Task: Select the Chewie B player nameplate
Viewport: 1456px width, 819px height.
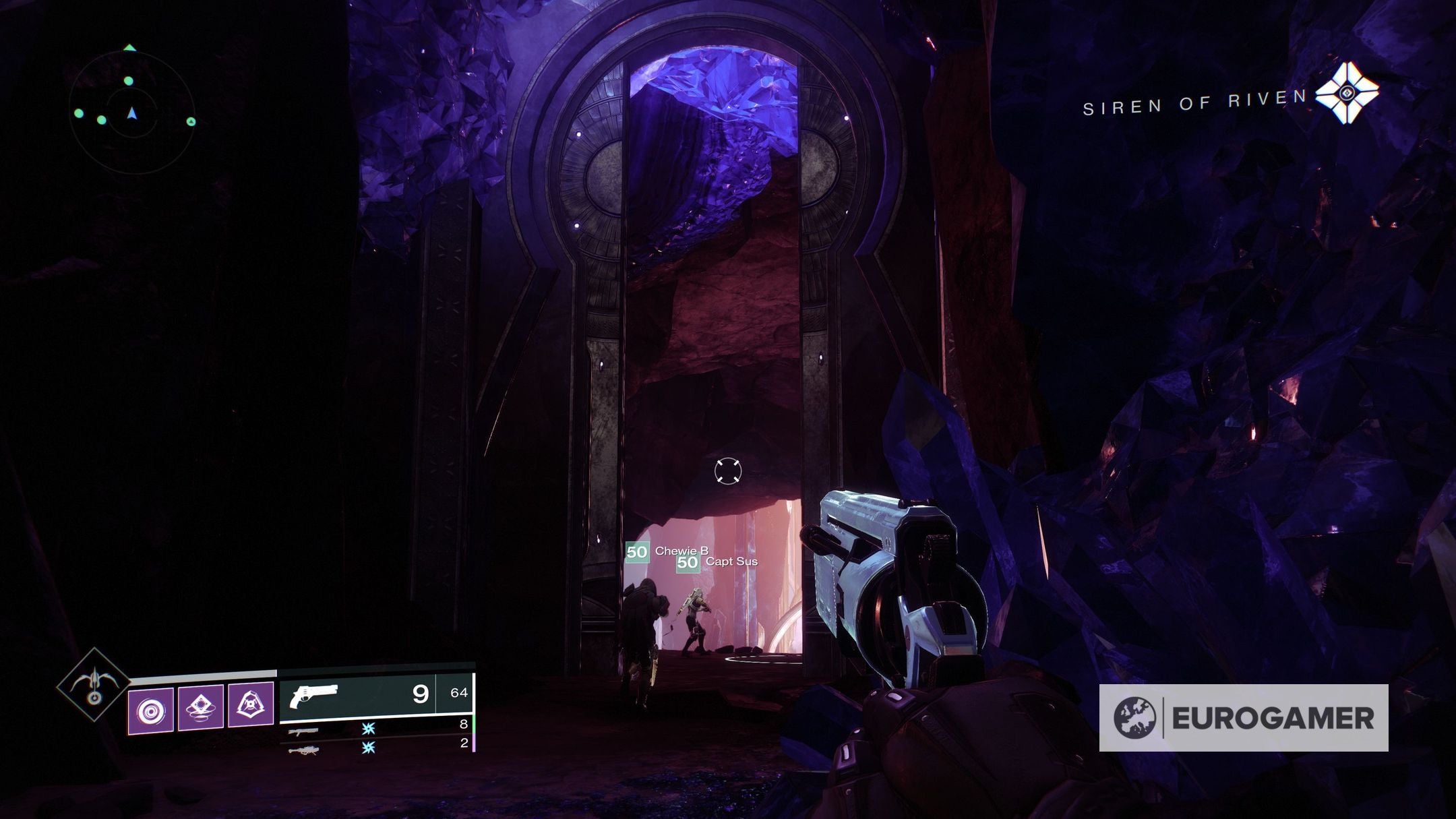Action: (x=667, y=551)
